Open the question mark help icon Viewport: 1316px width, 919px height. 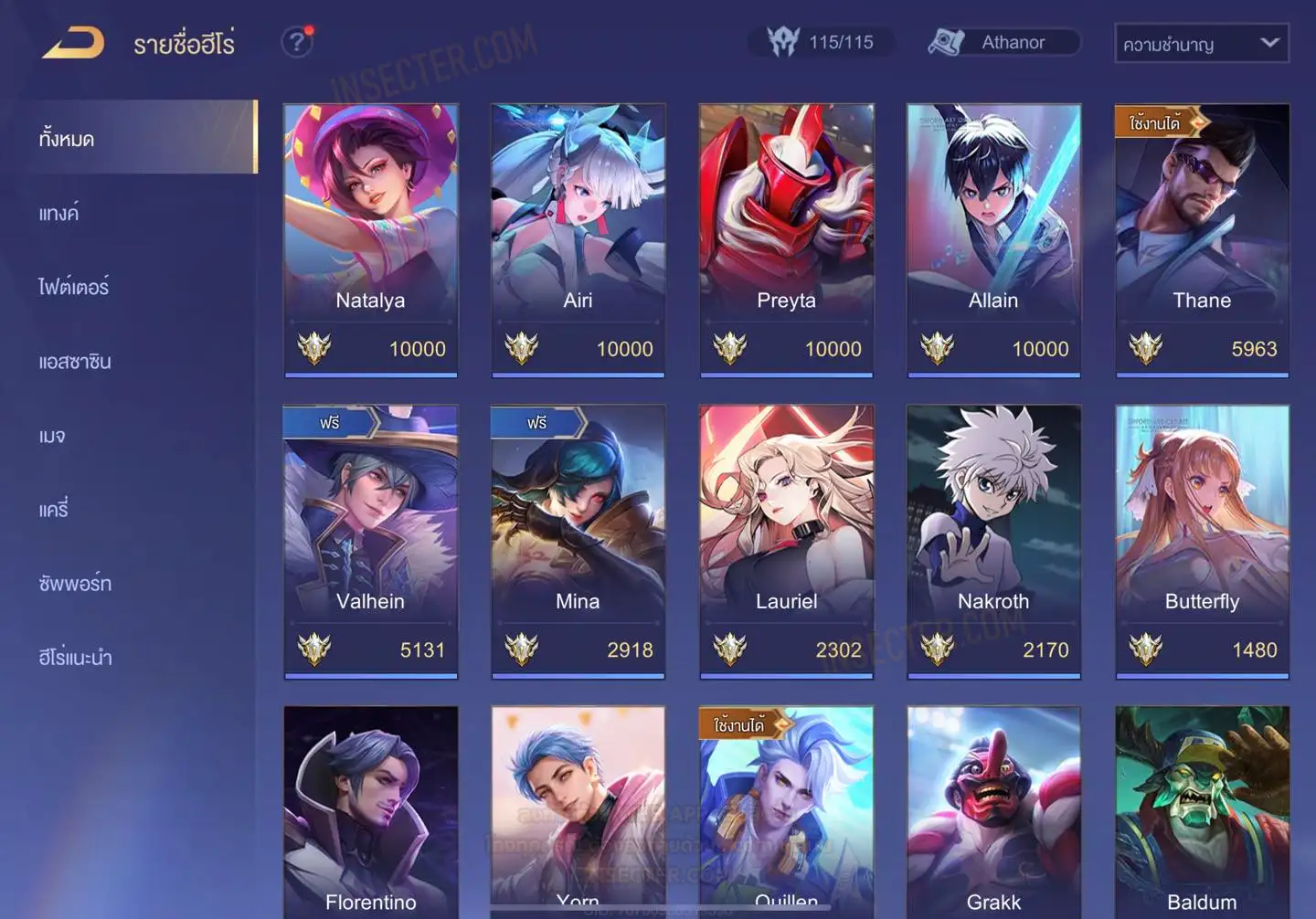click(296, 42)
